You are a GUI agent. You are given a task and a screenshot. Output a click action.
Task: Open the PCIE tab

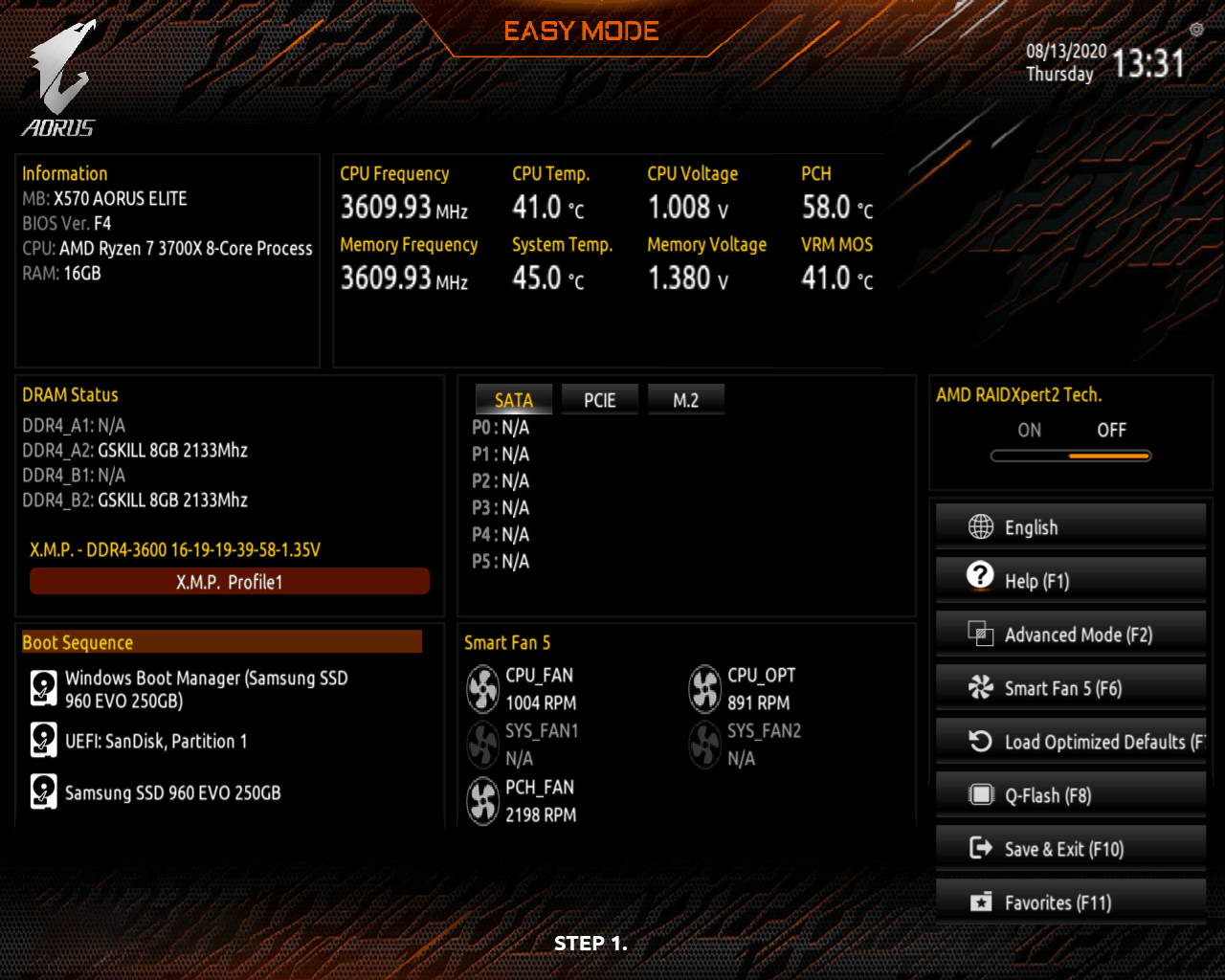(x=600, y=400)
